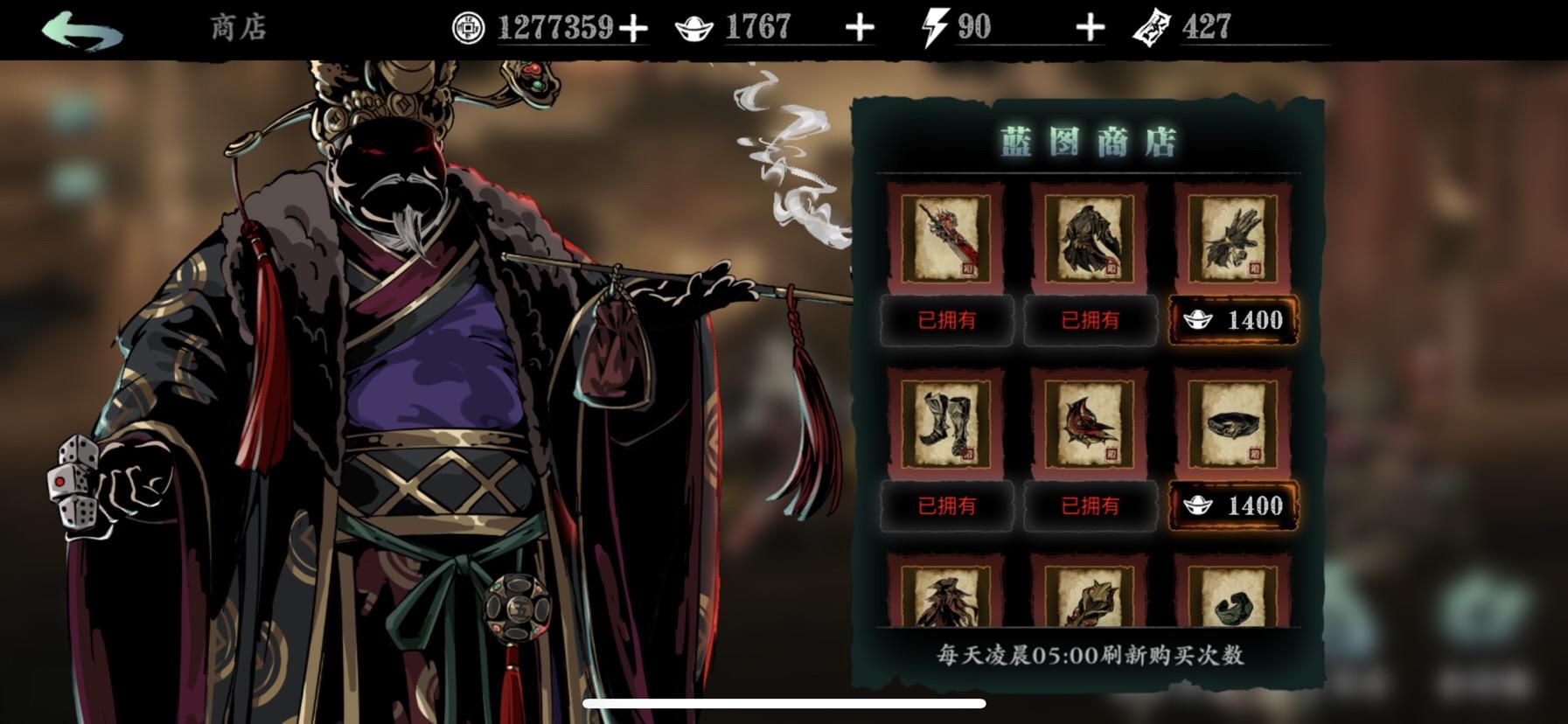Tap the plus next to the ingot count

(x=861, y=27)
